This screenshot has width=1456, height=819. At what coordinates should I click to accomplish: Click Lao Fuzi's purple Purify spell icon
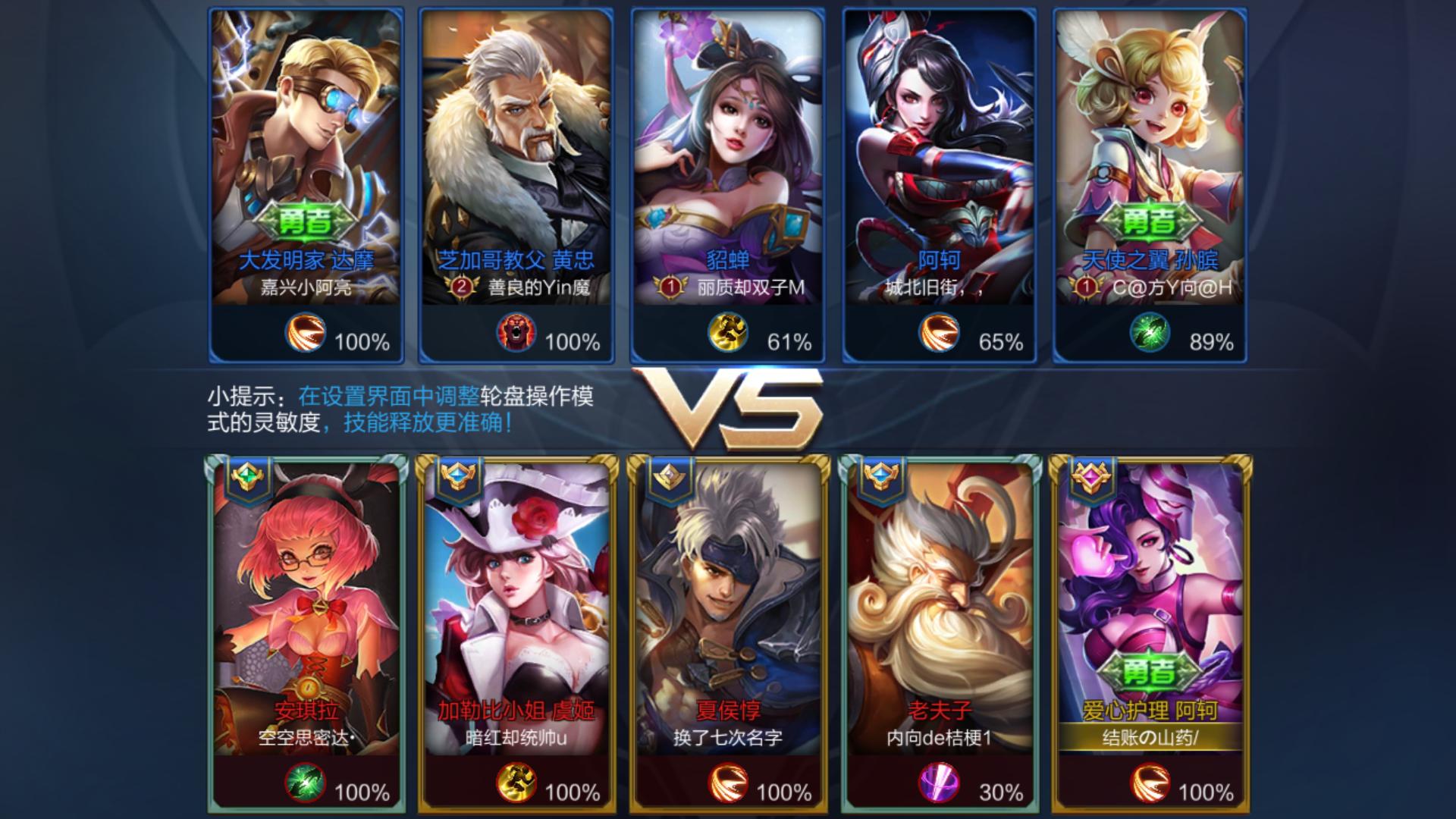click(x=940, y=786)
